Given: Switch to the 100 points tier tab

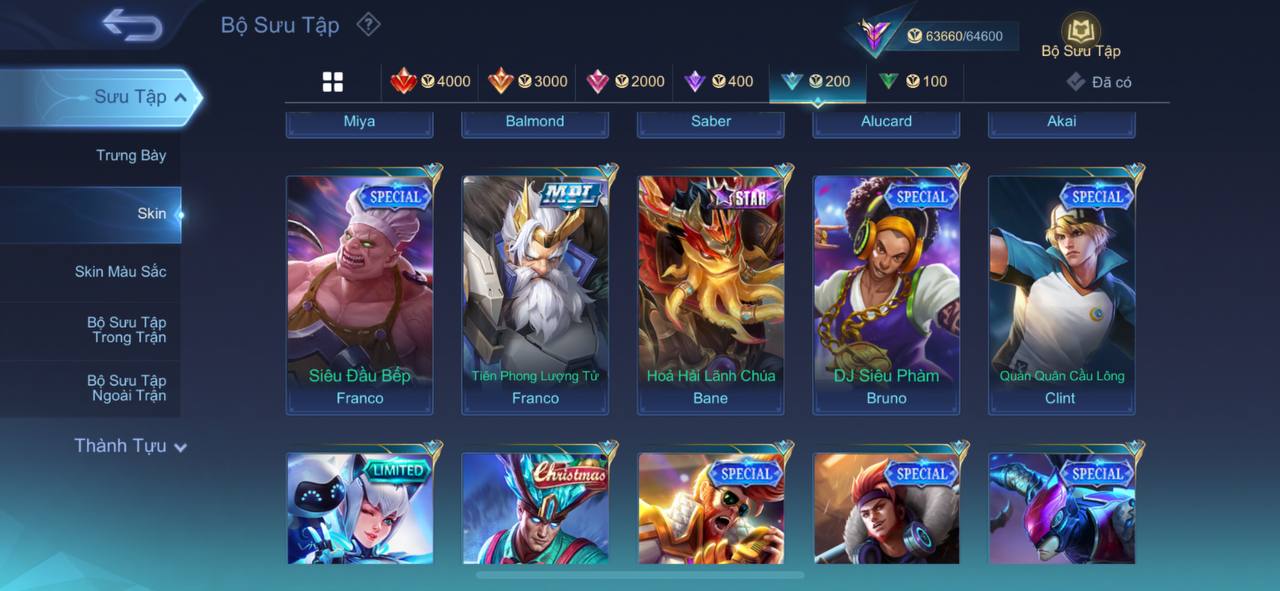Looking at the screenshot, I should [x=914, y=82].
